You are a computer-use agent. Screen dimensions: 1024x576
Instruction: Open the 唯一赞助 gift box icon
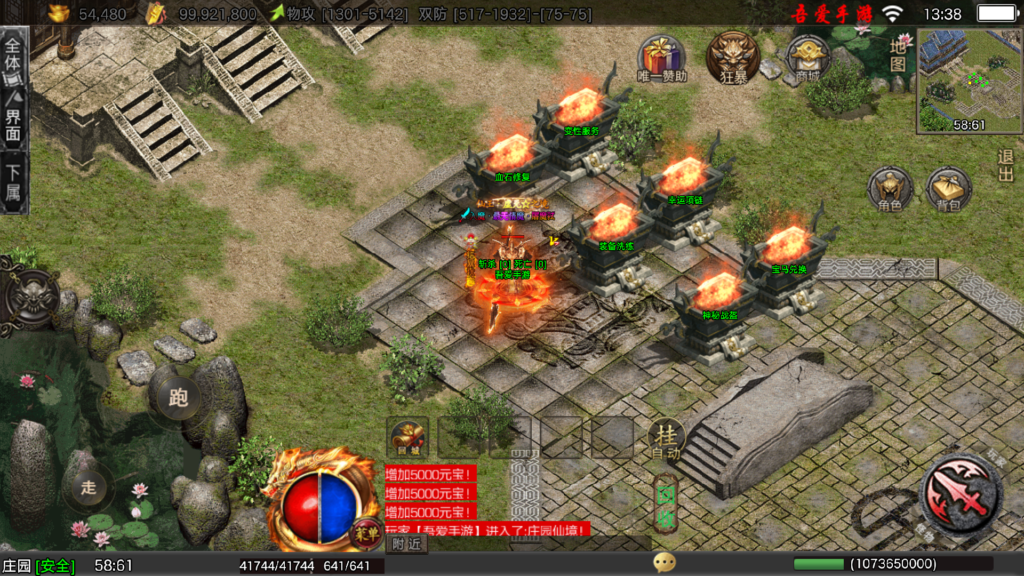click(662, 58)
